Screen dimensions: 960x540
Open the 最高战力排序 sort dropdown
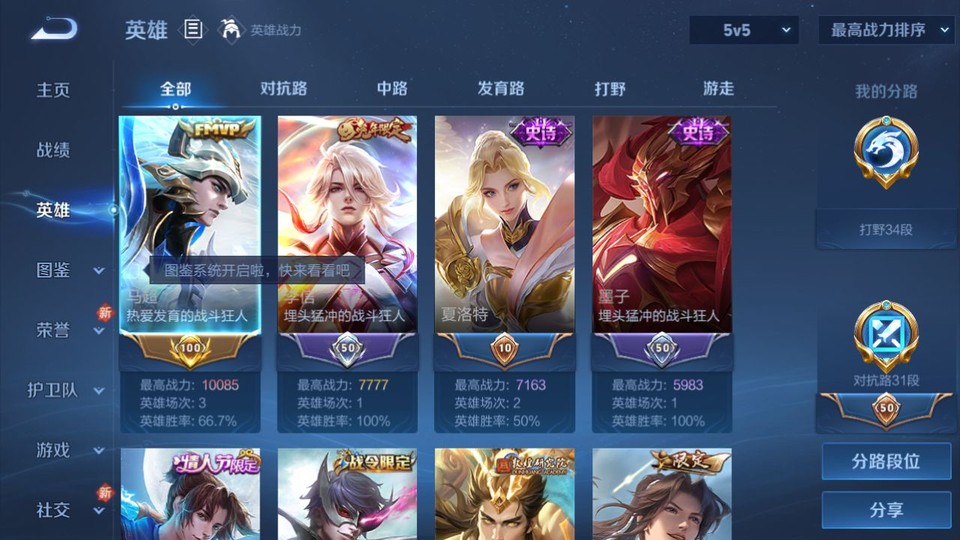coord(886,30)
